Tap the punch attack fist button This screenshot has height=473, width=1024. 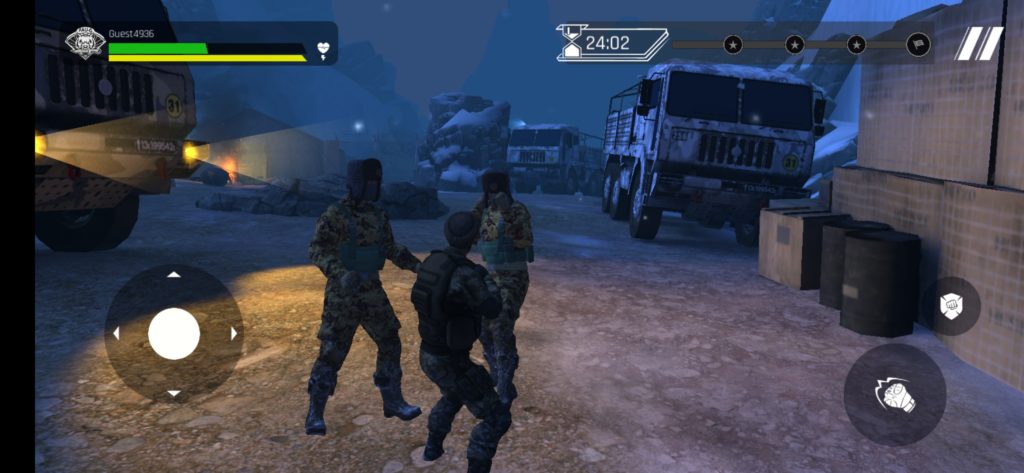[x=894, y=395]
